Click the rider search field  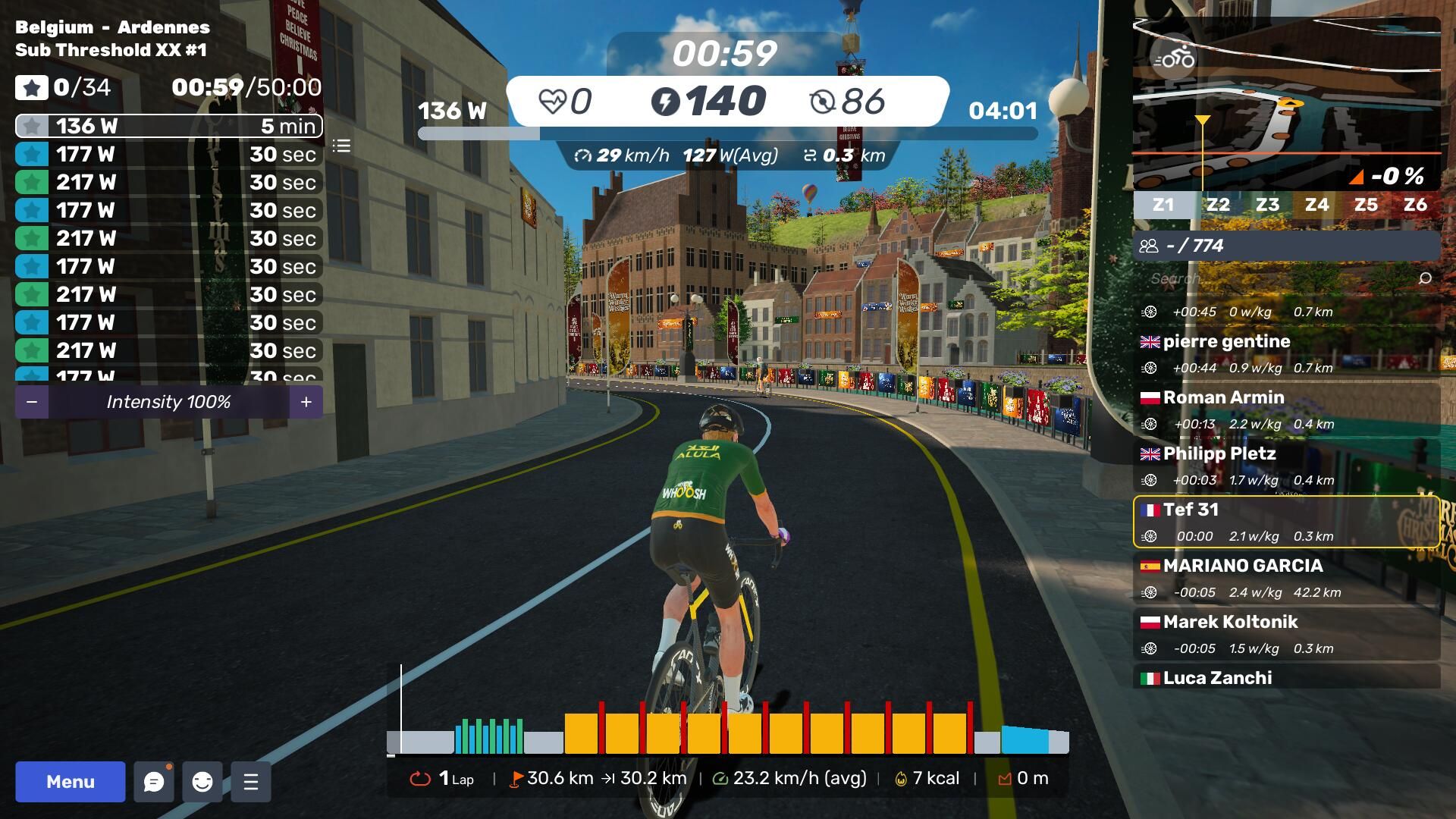1282,278
